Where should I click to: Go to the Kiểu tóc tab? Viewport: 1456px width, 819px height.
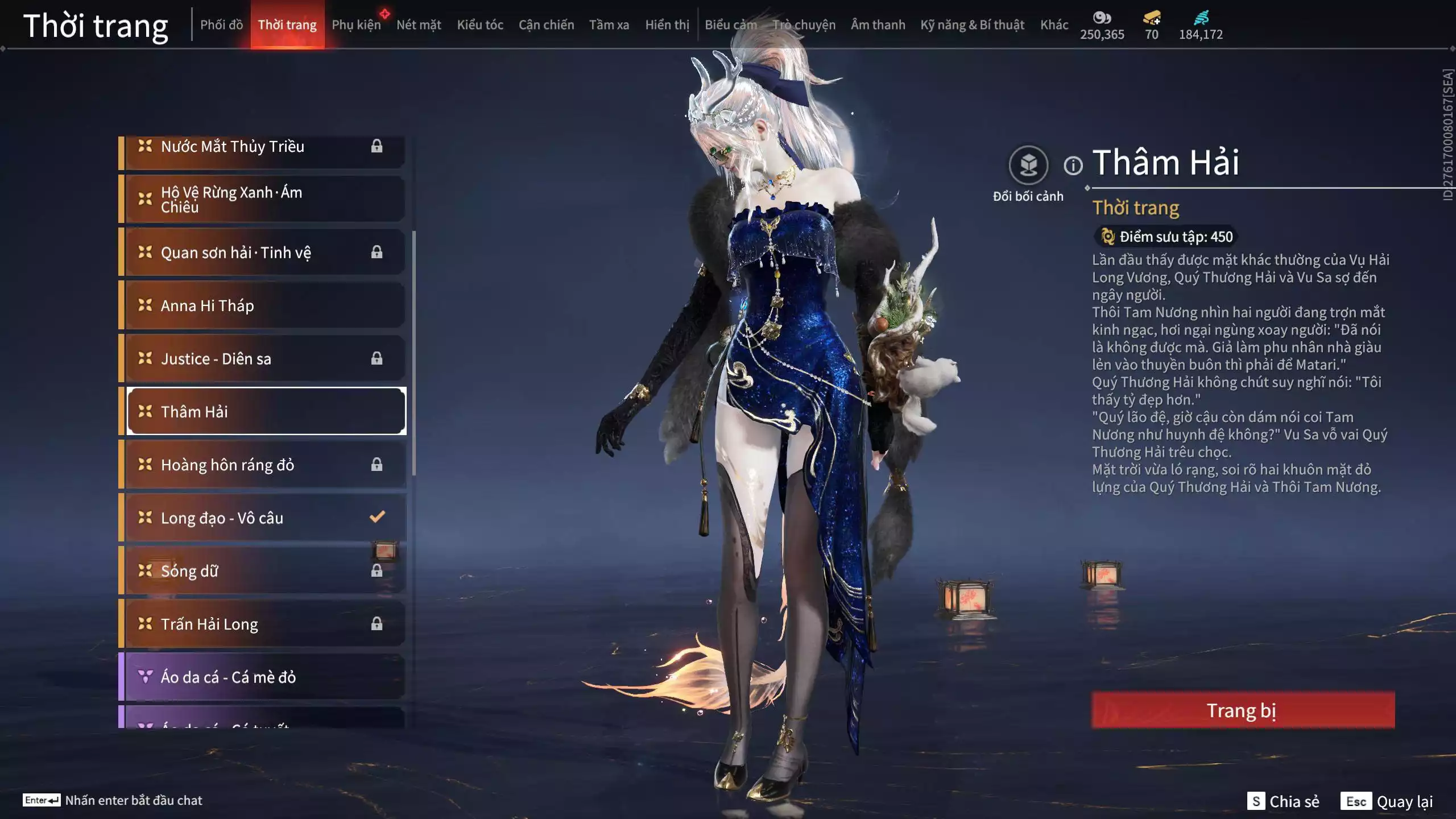480,25
